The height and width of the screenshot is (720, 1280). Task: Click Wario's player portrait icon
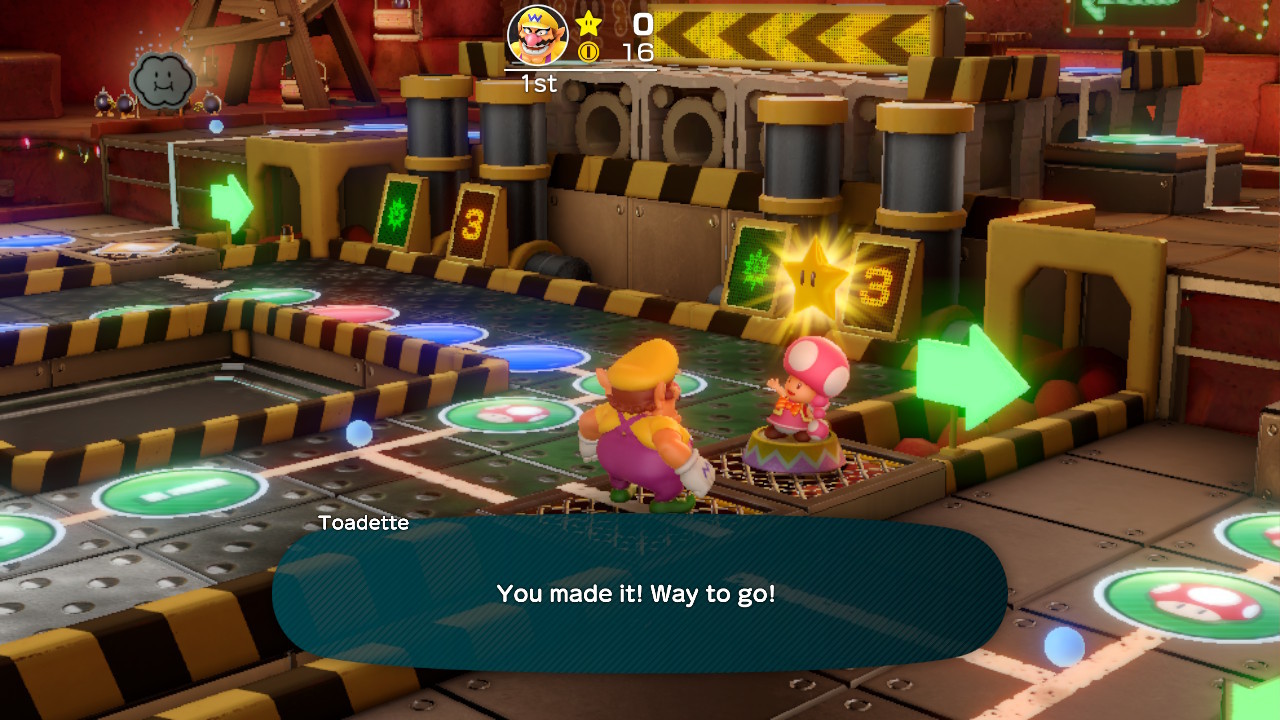(x=538, y=35)
